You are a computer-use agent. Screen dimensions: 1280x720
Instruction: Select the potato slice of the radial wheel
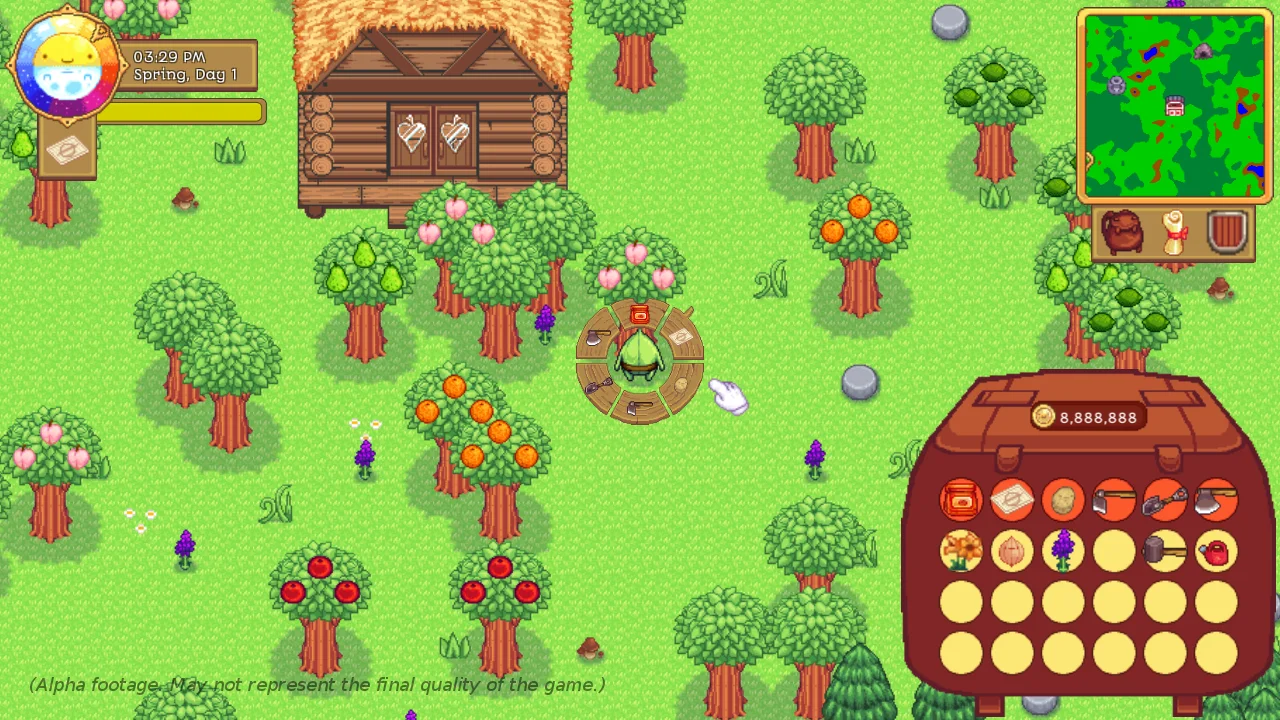click(681, 385)
